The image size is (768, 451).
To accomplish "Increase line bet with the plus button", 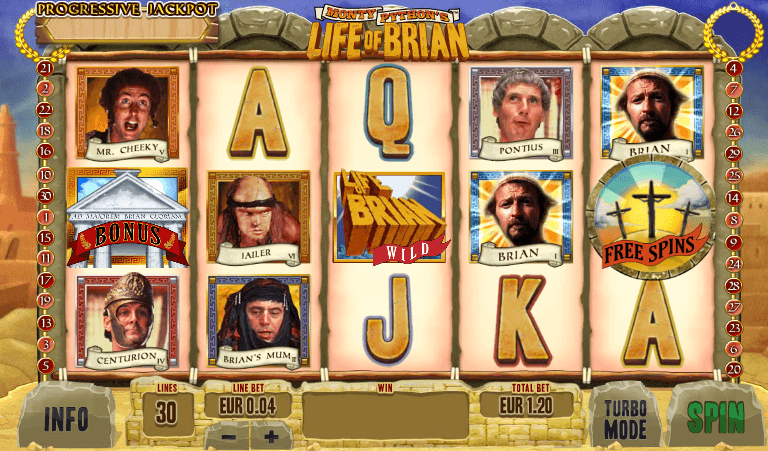I will (x=270, y=437).
